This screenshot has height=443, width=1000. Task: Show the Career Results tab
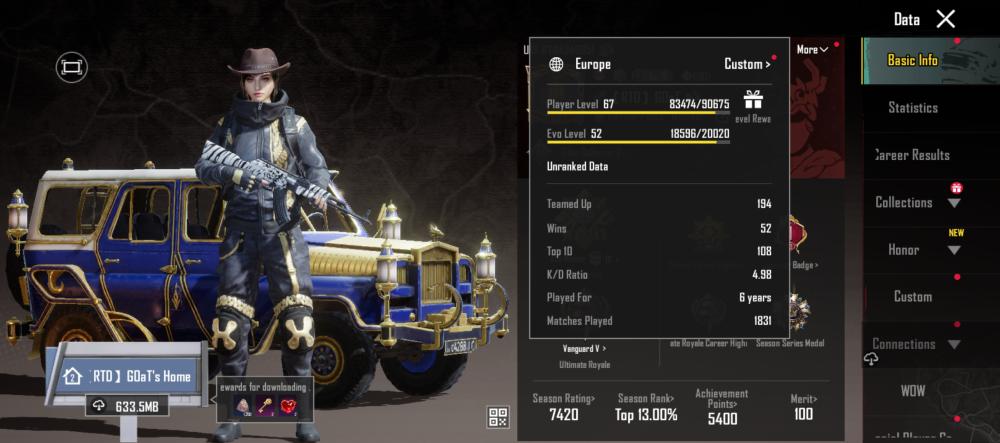[912, 155]
